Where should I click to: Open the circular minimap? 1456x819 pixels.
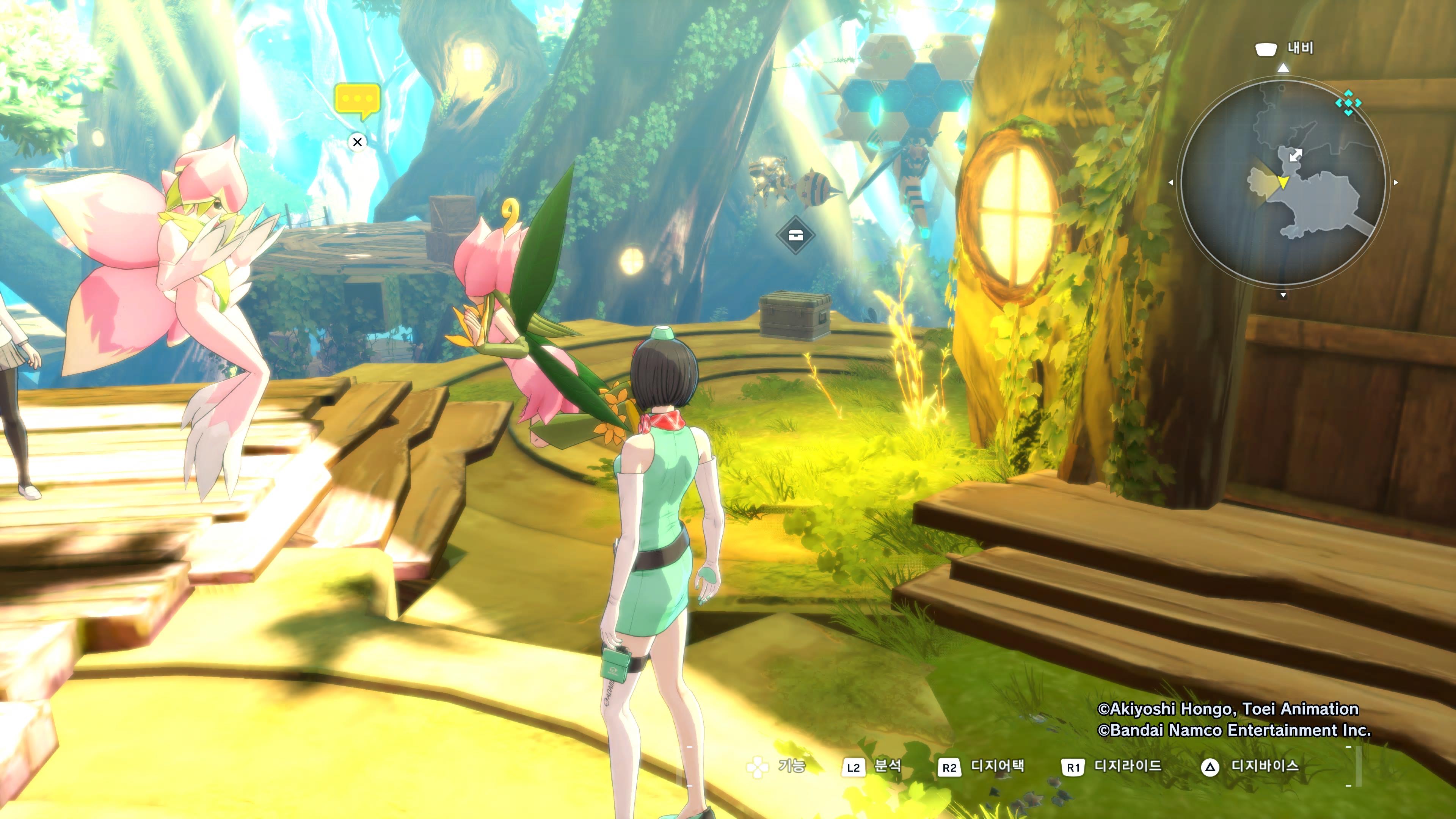[x=1283, y=182]
